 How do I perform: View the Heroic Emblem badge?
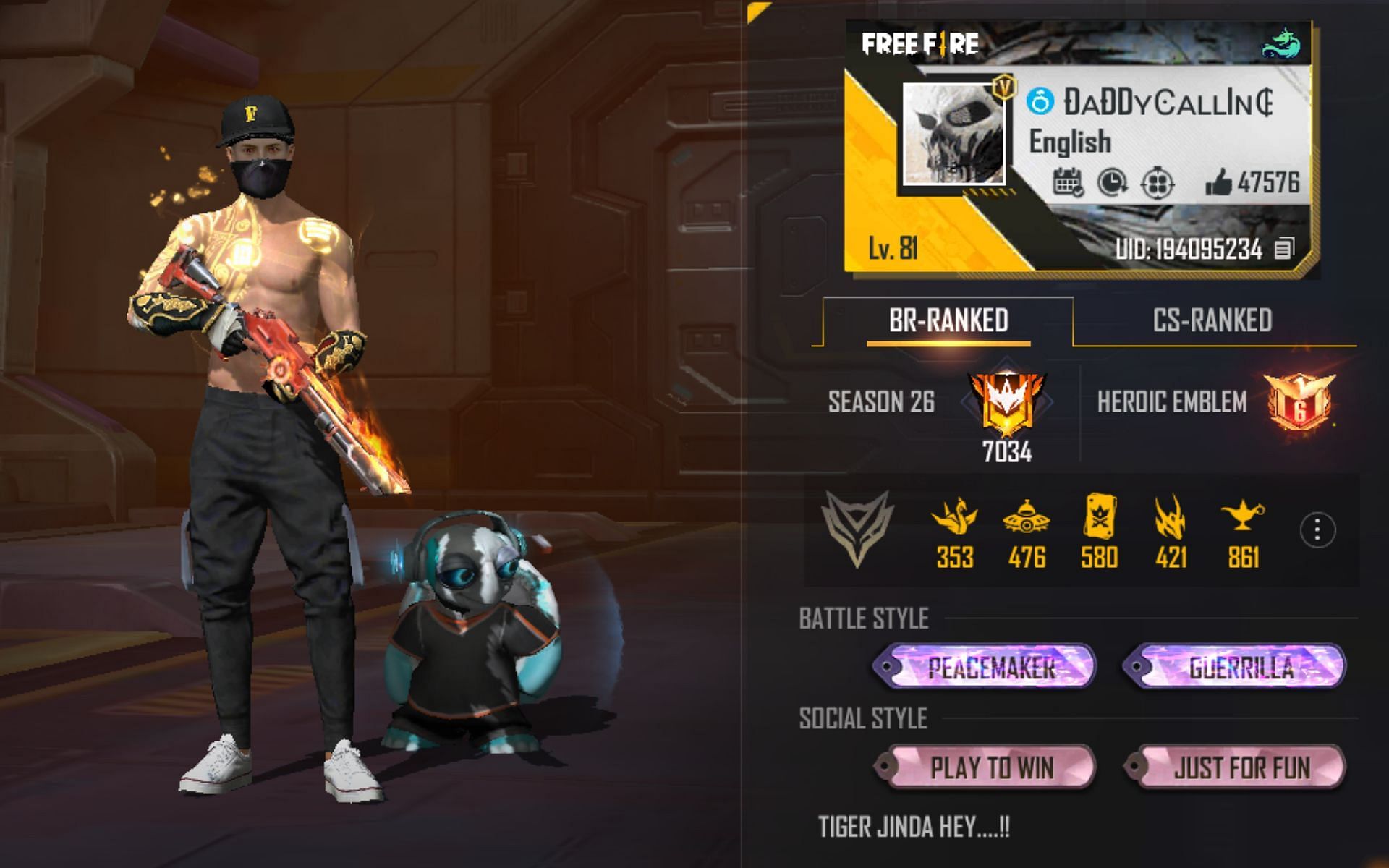point(1300,403)
